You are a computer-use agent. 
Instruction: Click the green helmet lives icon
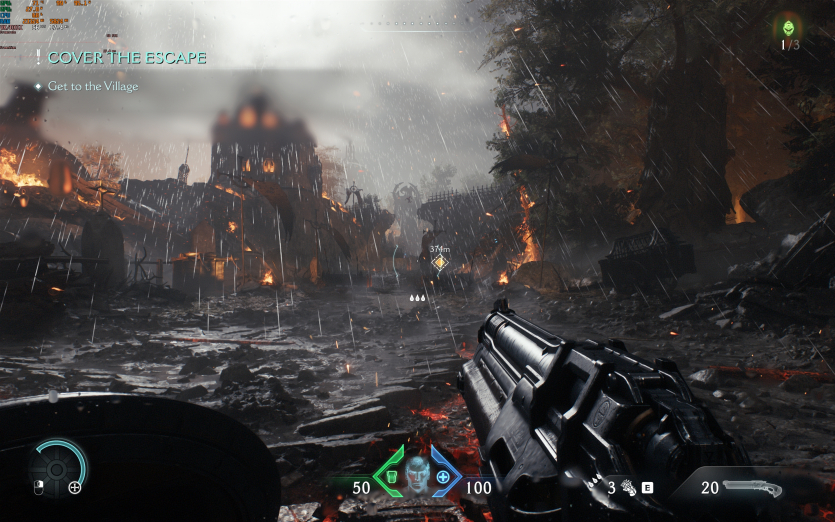(x=789, y=28)
